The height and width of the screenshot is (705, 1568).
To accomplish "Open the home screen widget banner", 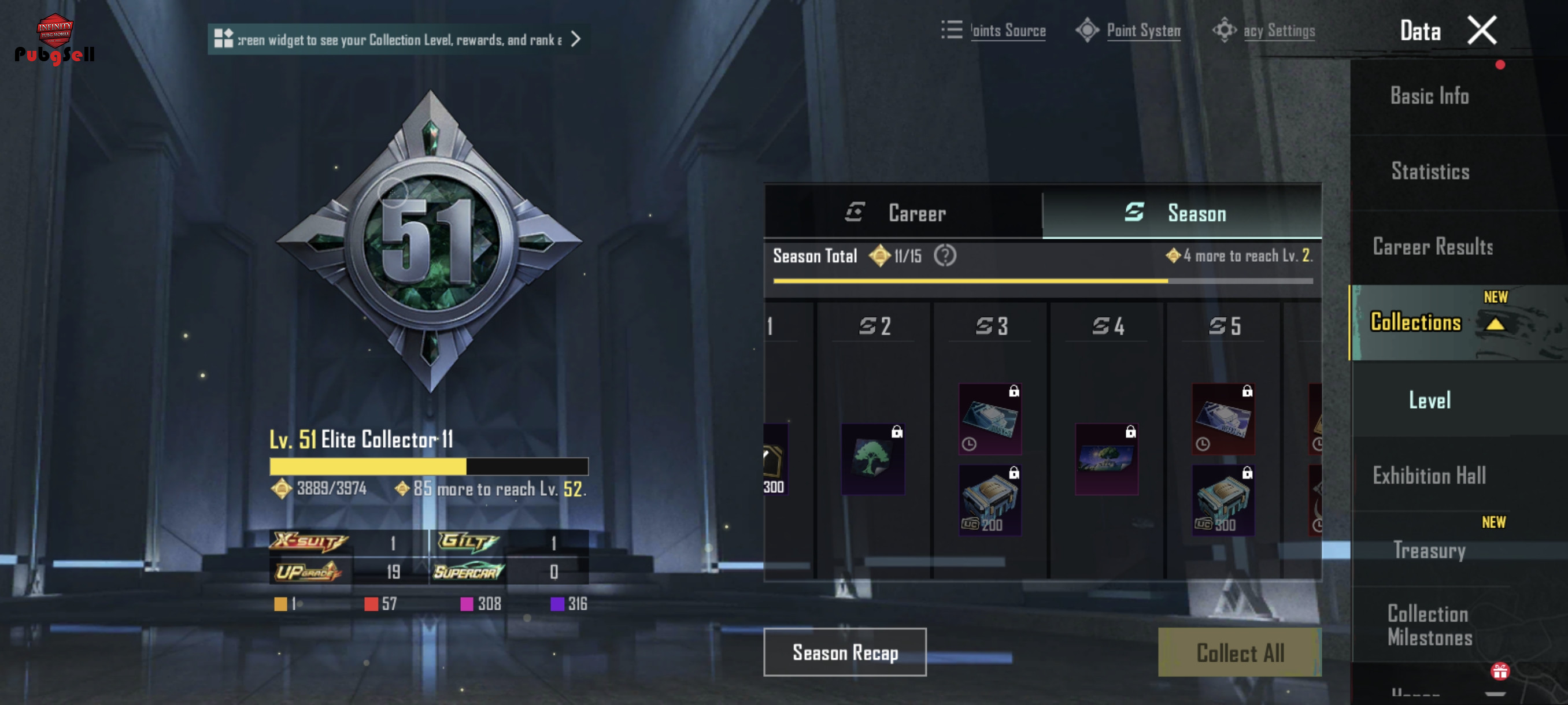I will point(398,39).
